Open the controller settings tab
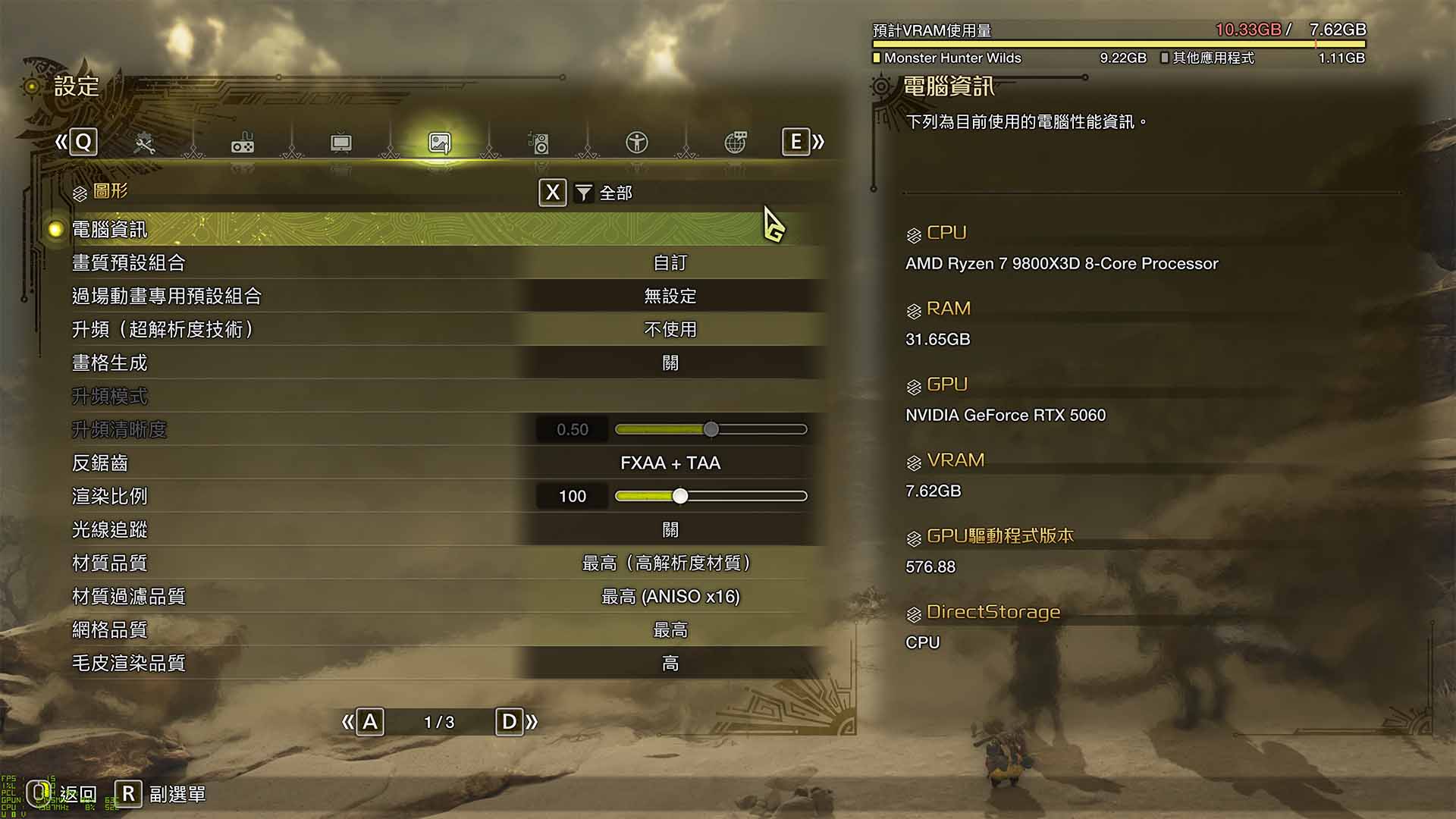The width and height of the screenshot is (1456, 819). click(243, 143)
